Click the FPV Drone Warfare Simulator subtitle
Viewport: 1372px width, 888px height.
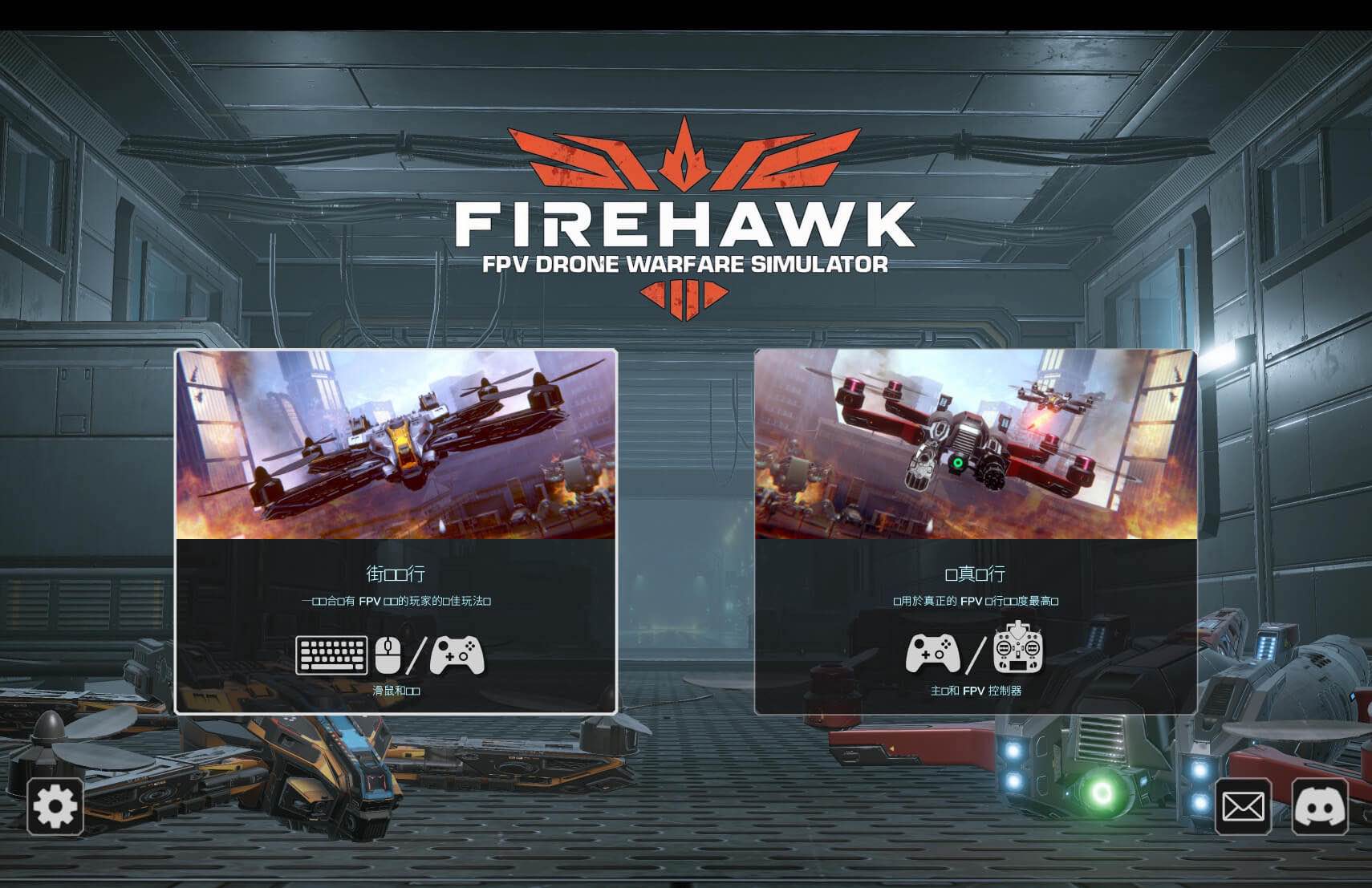point(686,265)
